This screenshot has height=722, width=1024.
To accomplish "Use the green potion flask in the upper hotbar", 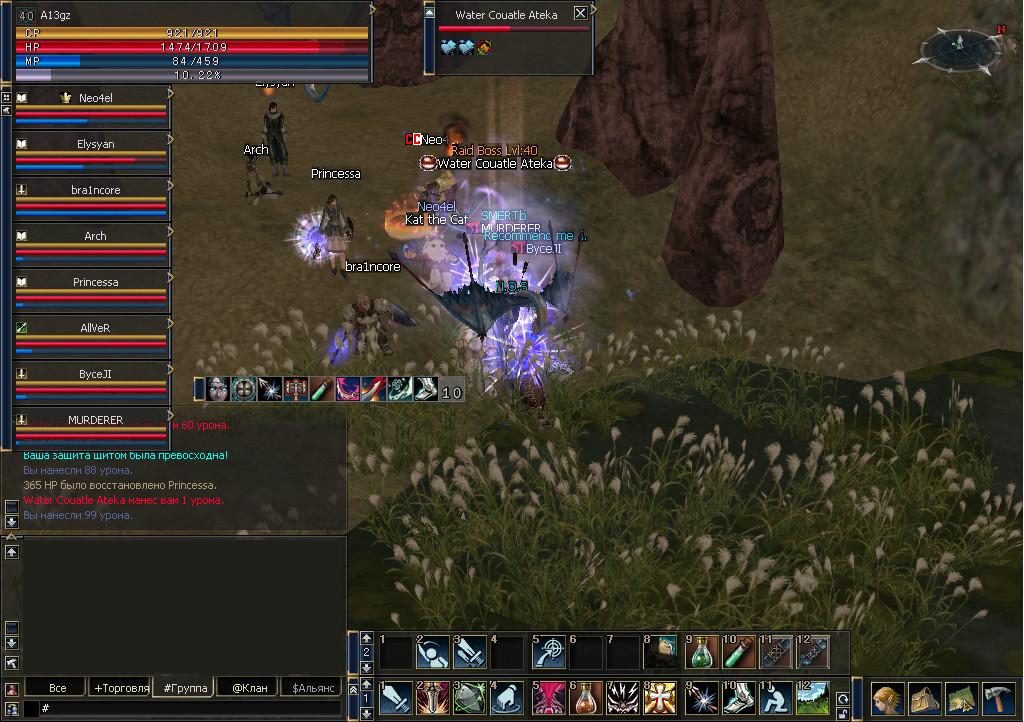I will pyautogui.click(x=702, y=652).
